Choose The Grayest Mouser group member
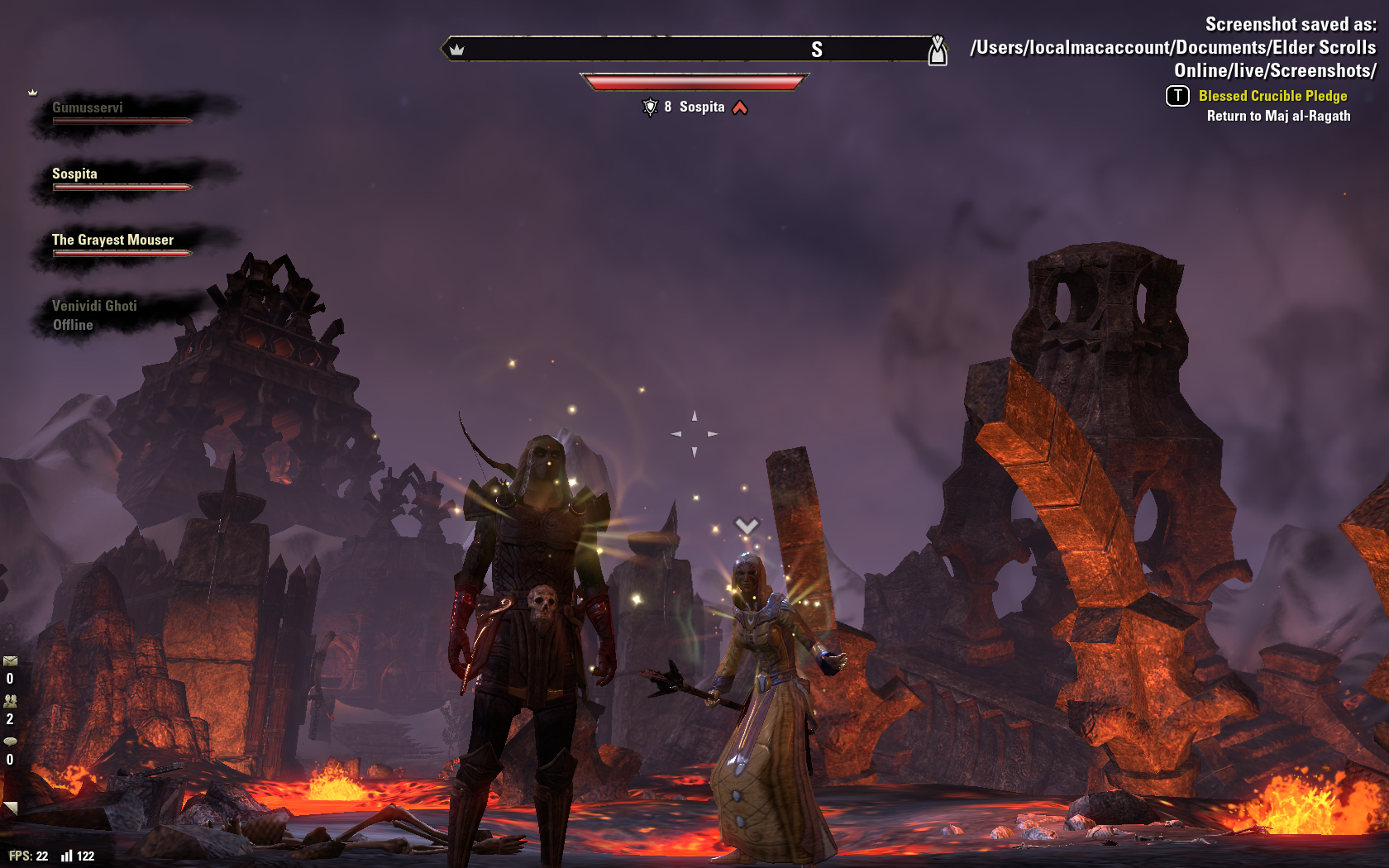1389x868 pixels. [112, 241]
